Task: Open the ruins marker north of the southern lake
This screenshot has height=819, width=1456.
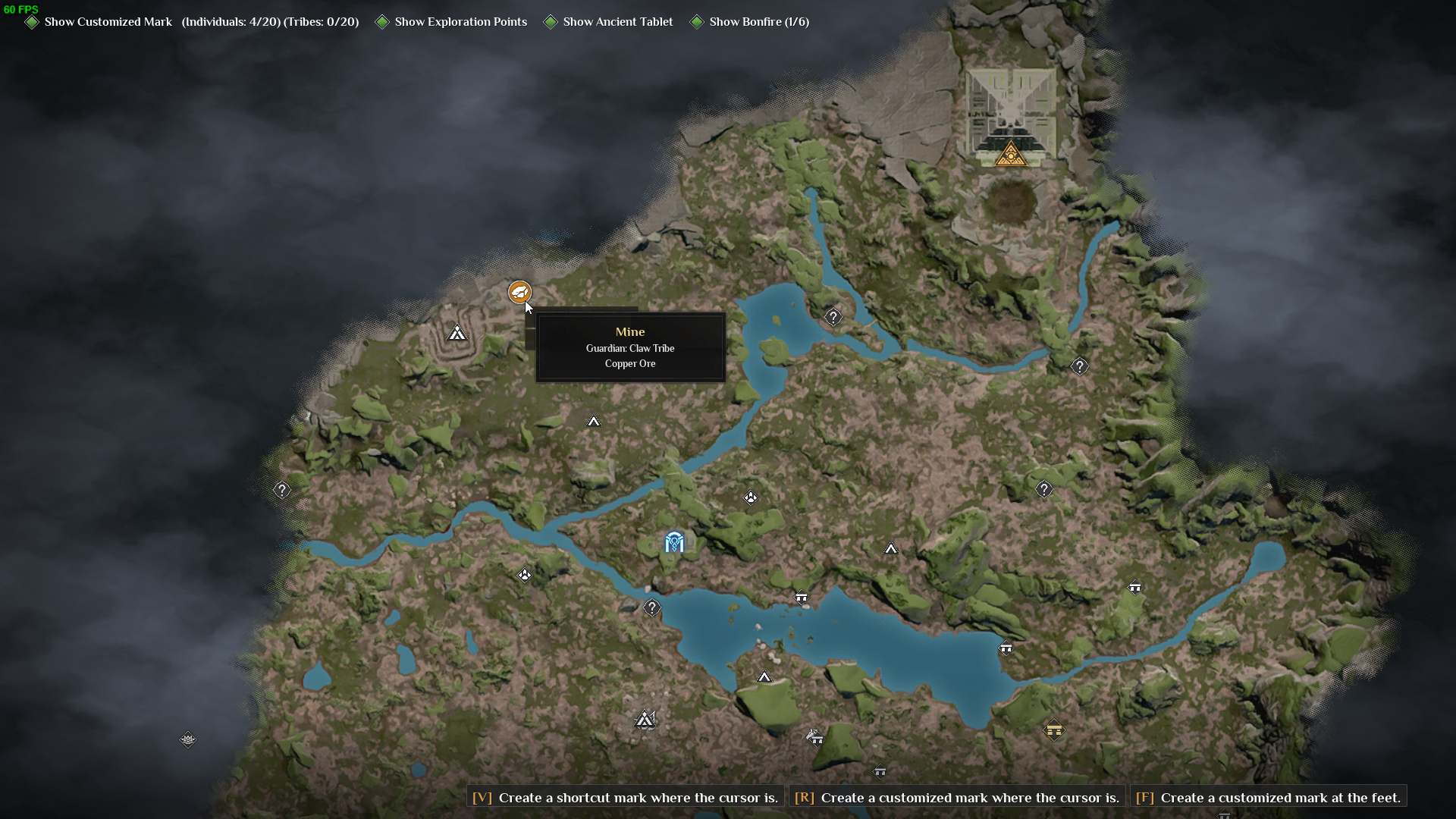Action: click(x=802, y=598)
